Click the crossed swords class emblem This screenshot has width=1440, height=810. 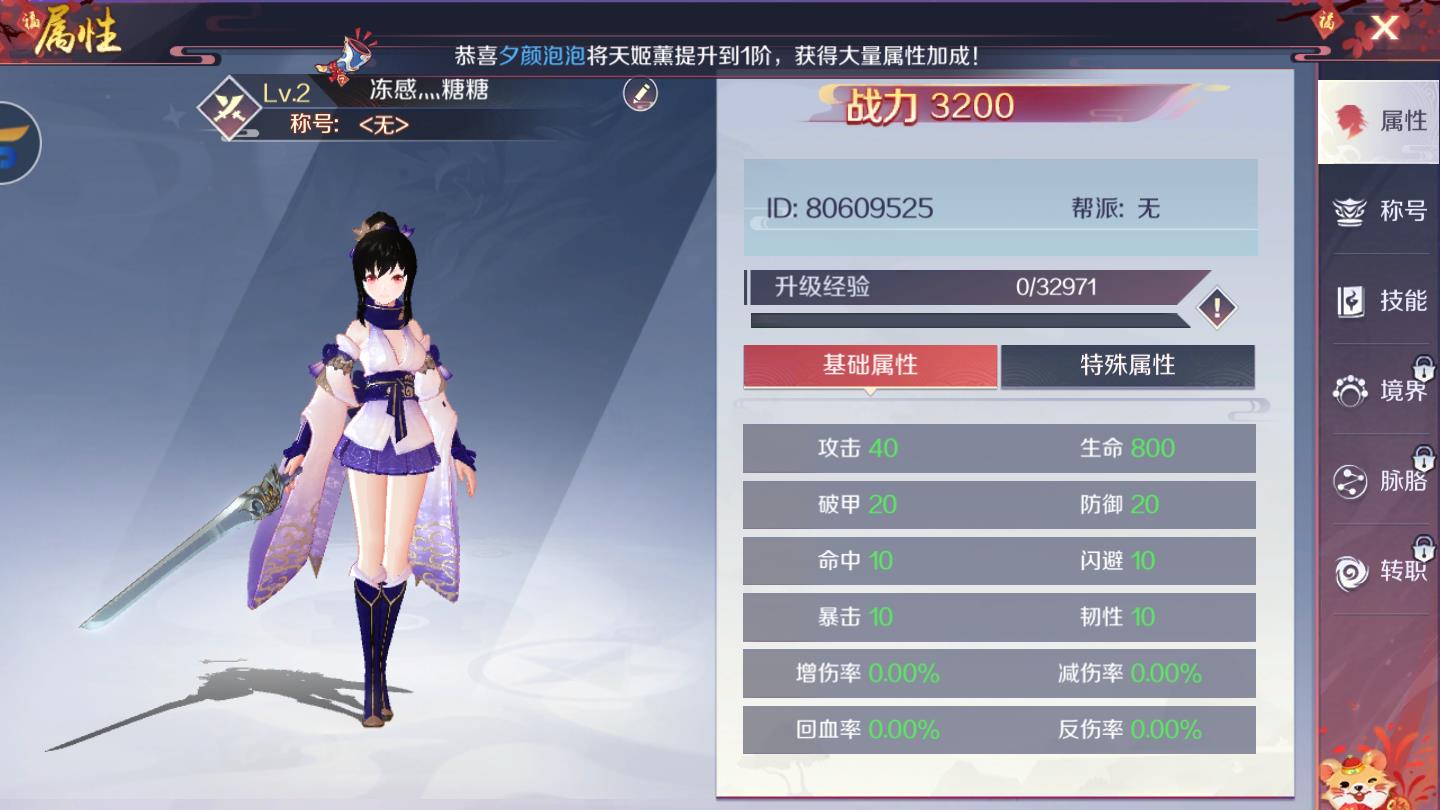coord(229,107)
